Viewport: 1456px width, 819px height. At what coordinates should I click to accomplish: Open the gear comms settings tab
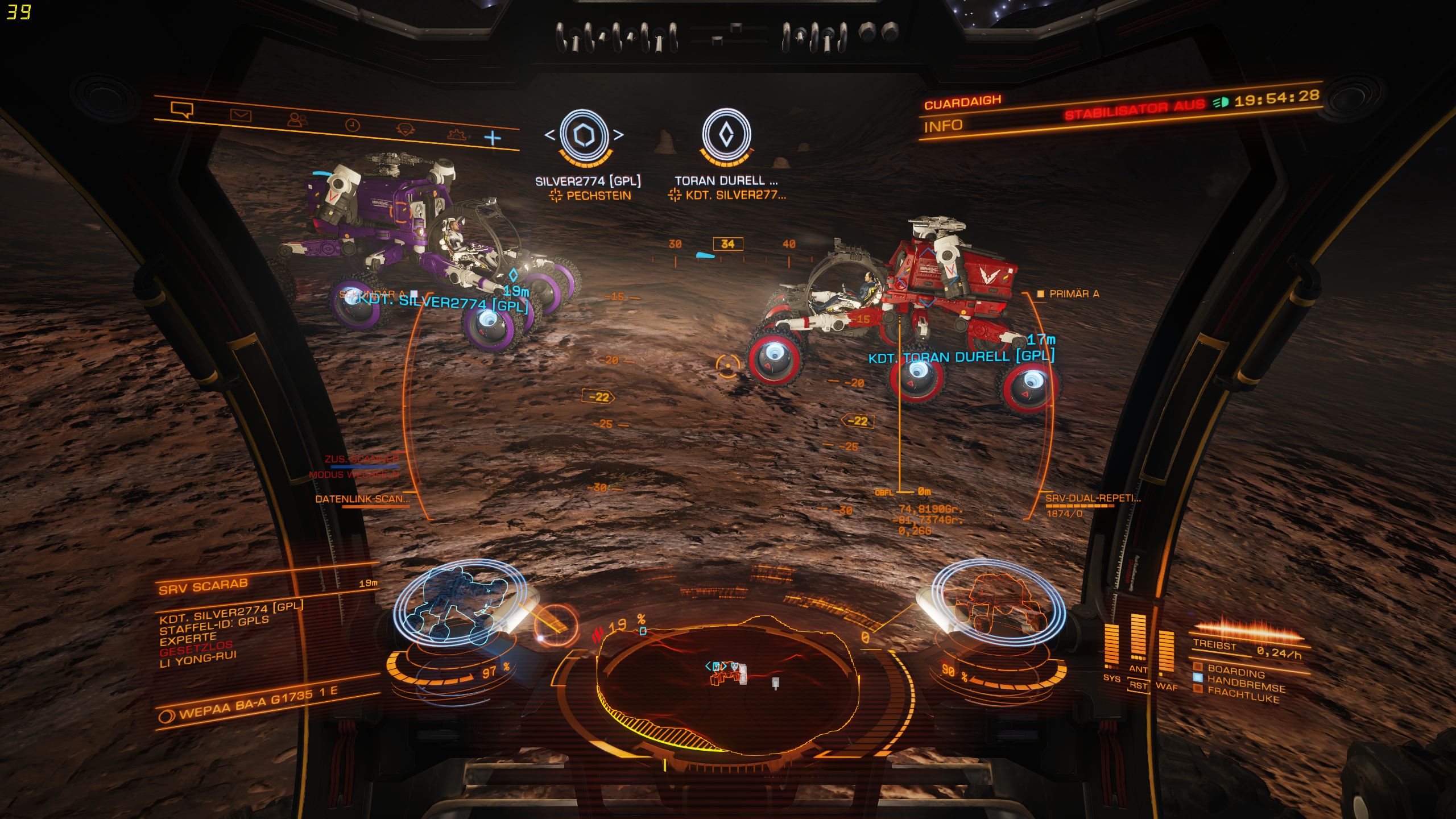457,135
